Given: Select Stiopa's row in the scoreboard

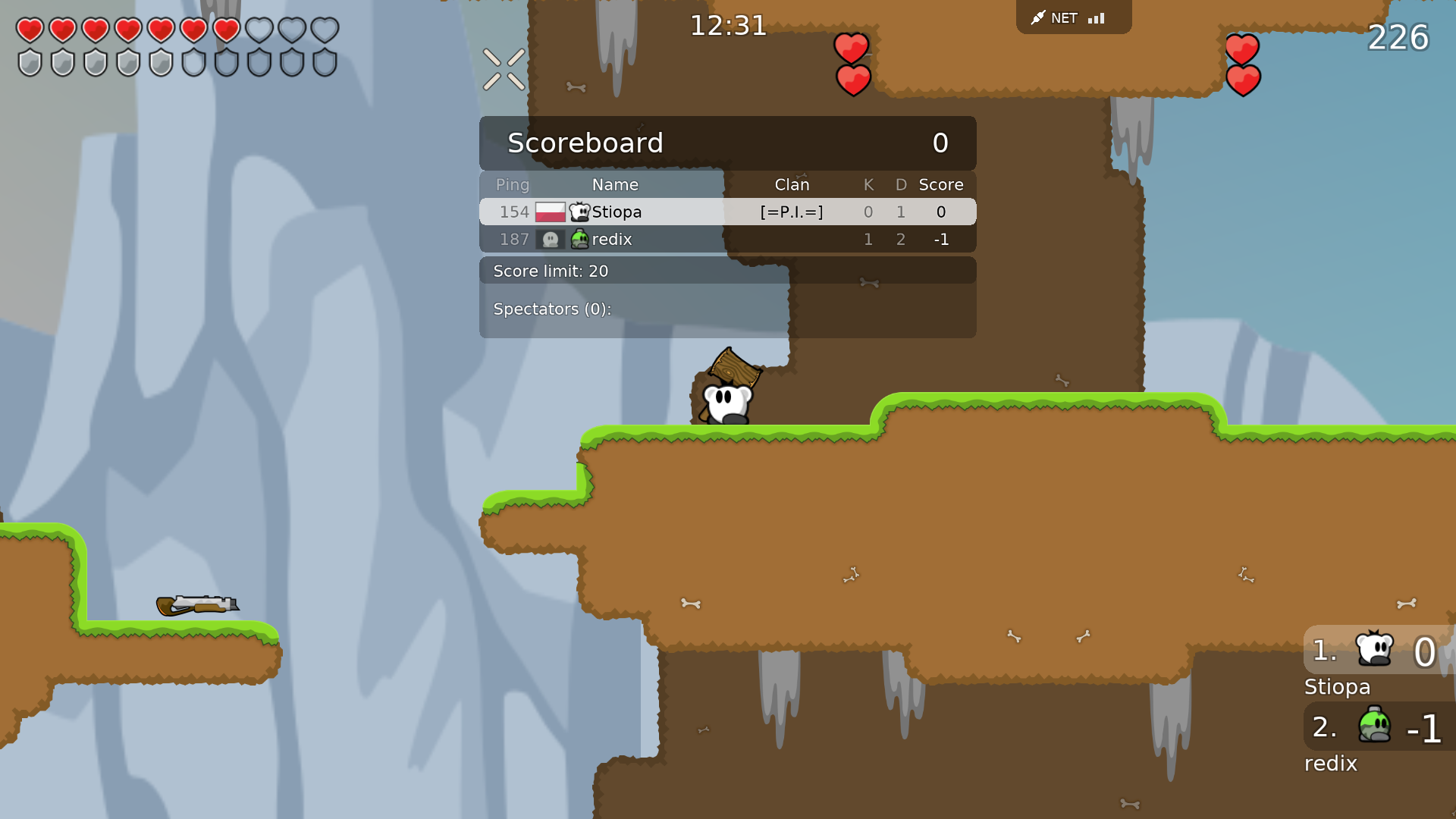Looking at the screenshot, I should pos(726,212).
